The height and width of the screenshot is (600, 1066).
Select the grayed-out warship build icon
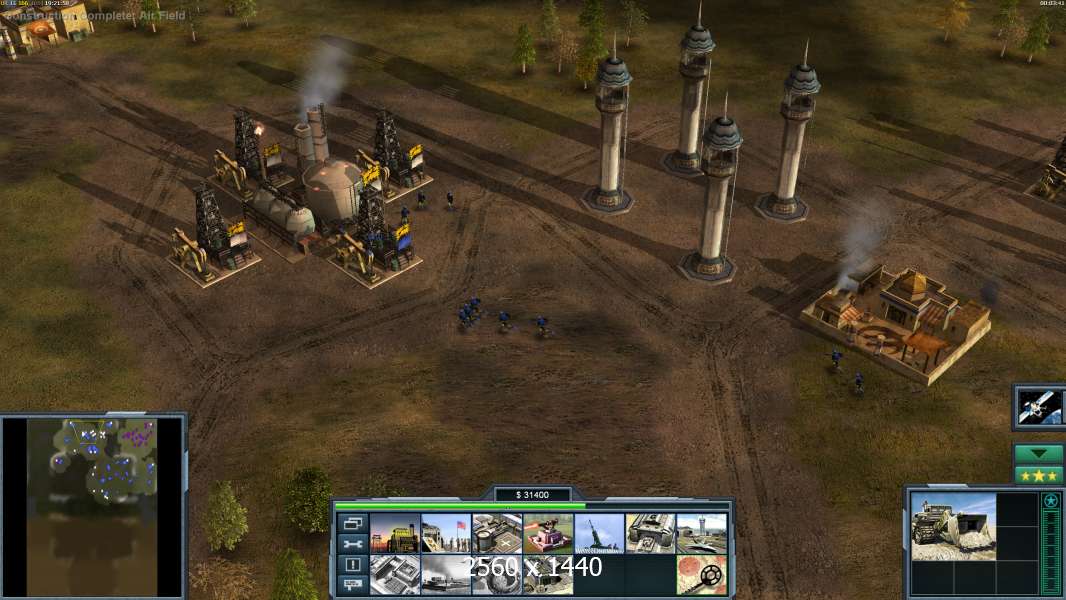[446, 575]
